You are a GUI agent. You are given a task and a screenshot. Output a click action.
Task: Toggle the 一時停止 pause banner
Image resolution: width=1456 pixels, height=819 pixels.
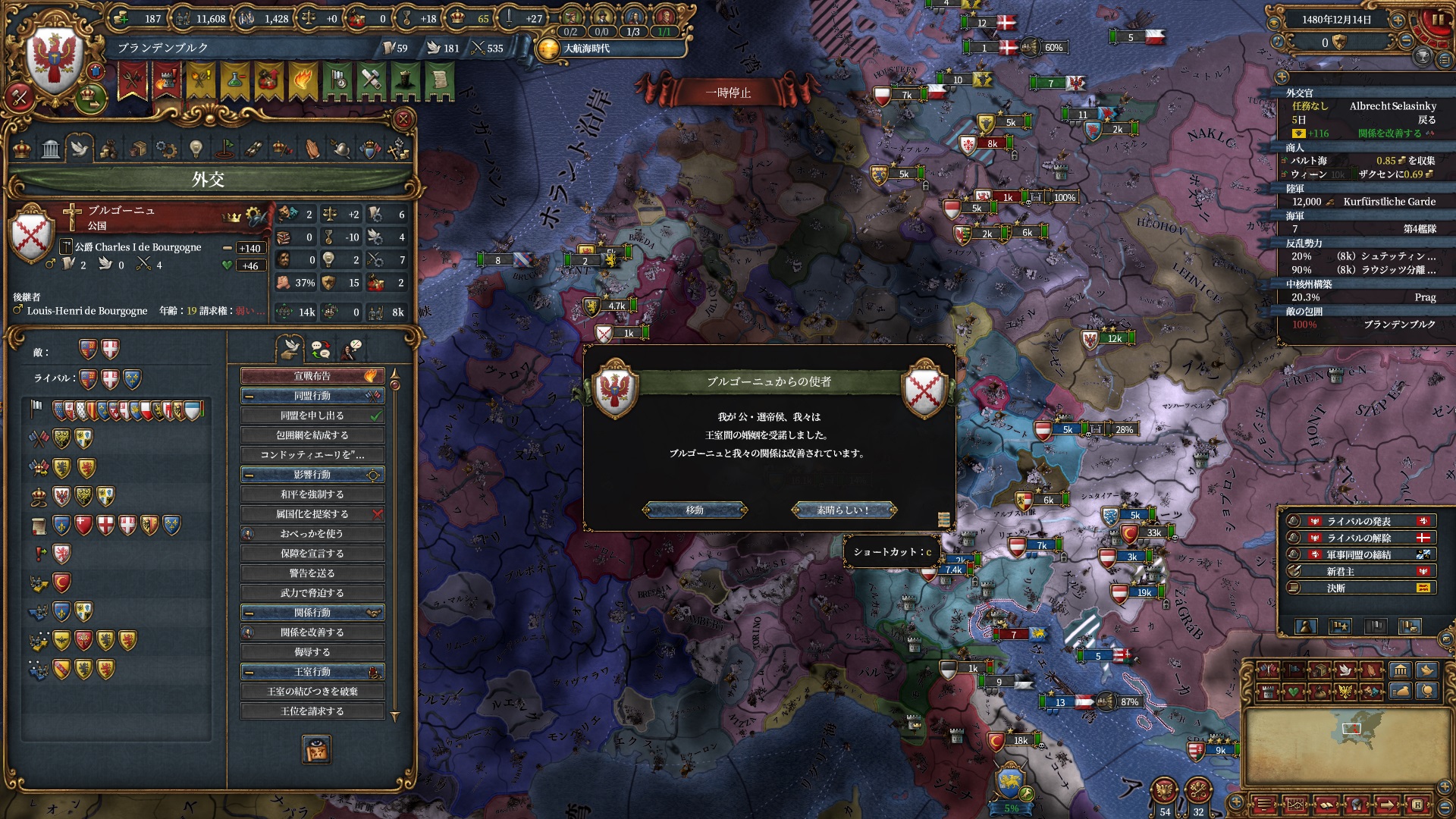(728, 93)
